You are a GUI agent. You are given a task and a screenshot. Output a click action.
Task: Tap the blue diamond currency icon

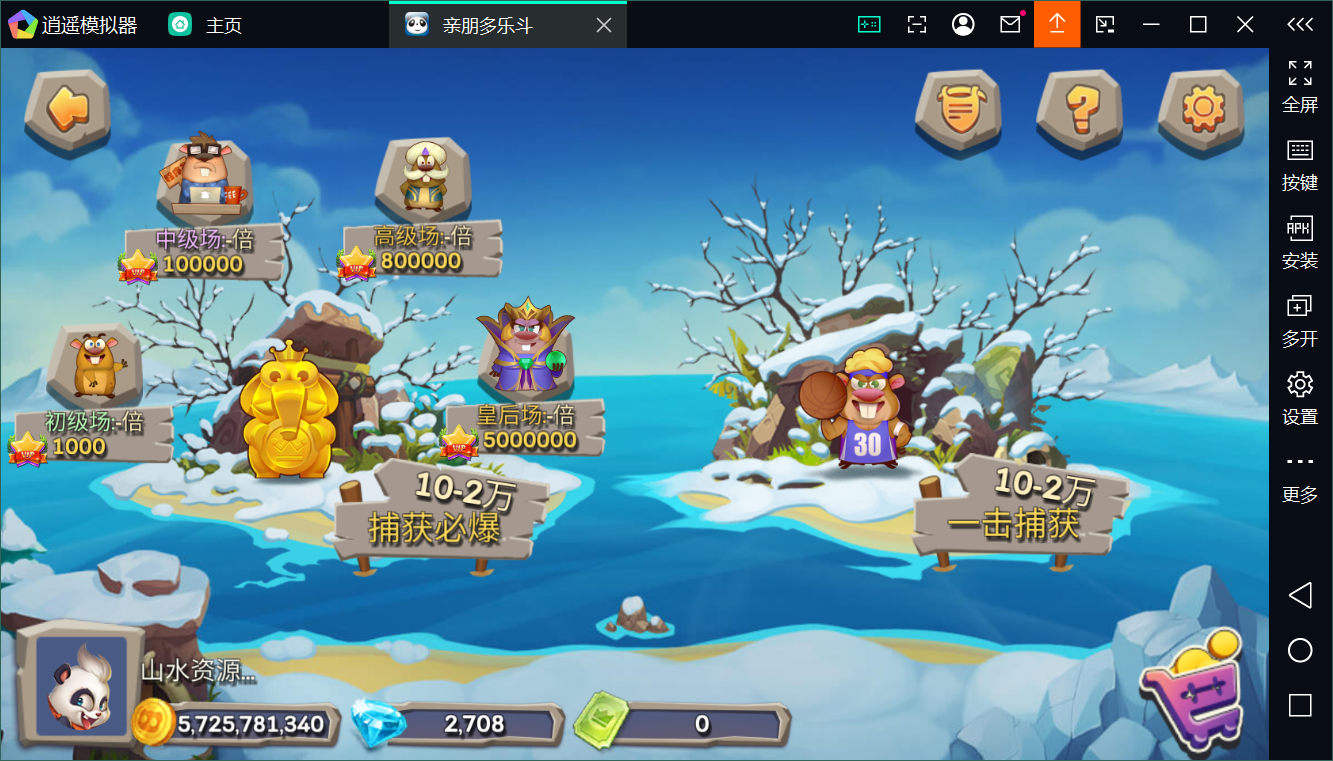(x=378, y=724)
